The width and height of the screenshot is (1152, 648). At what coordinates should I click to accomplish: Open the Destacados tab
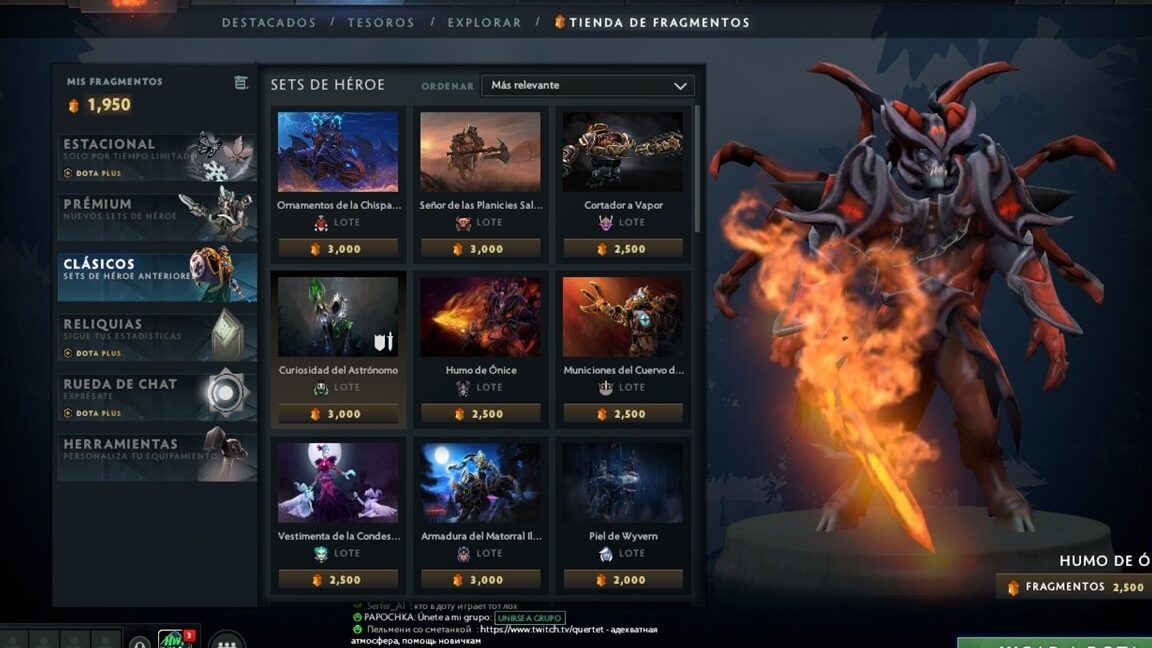click(268, 22)
